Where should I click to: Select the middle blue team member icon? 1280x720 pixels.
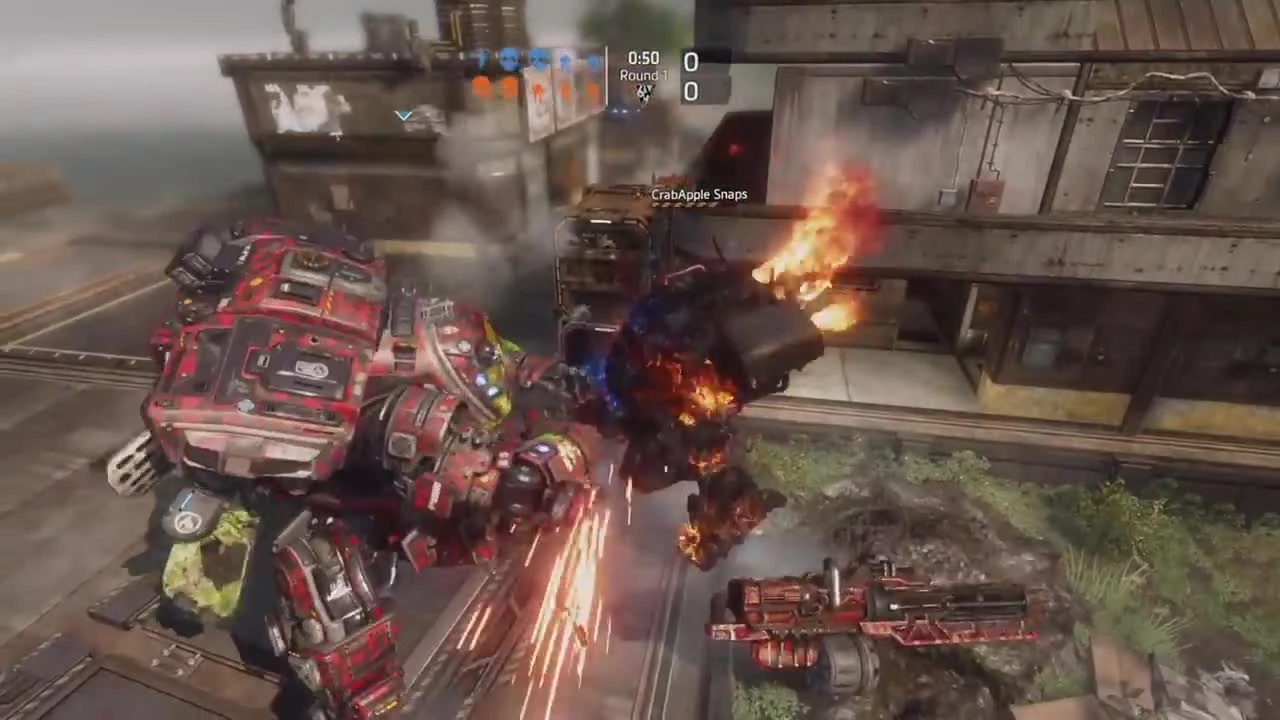click(x=537, y=60)
